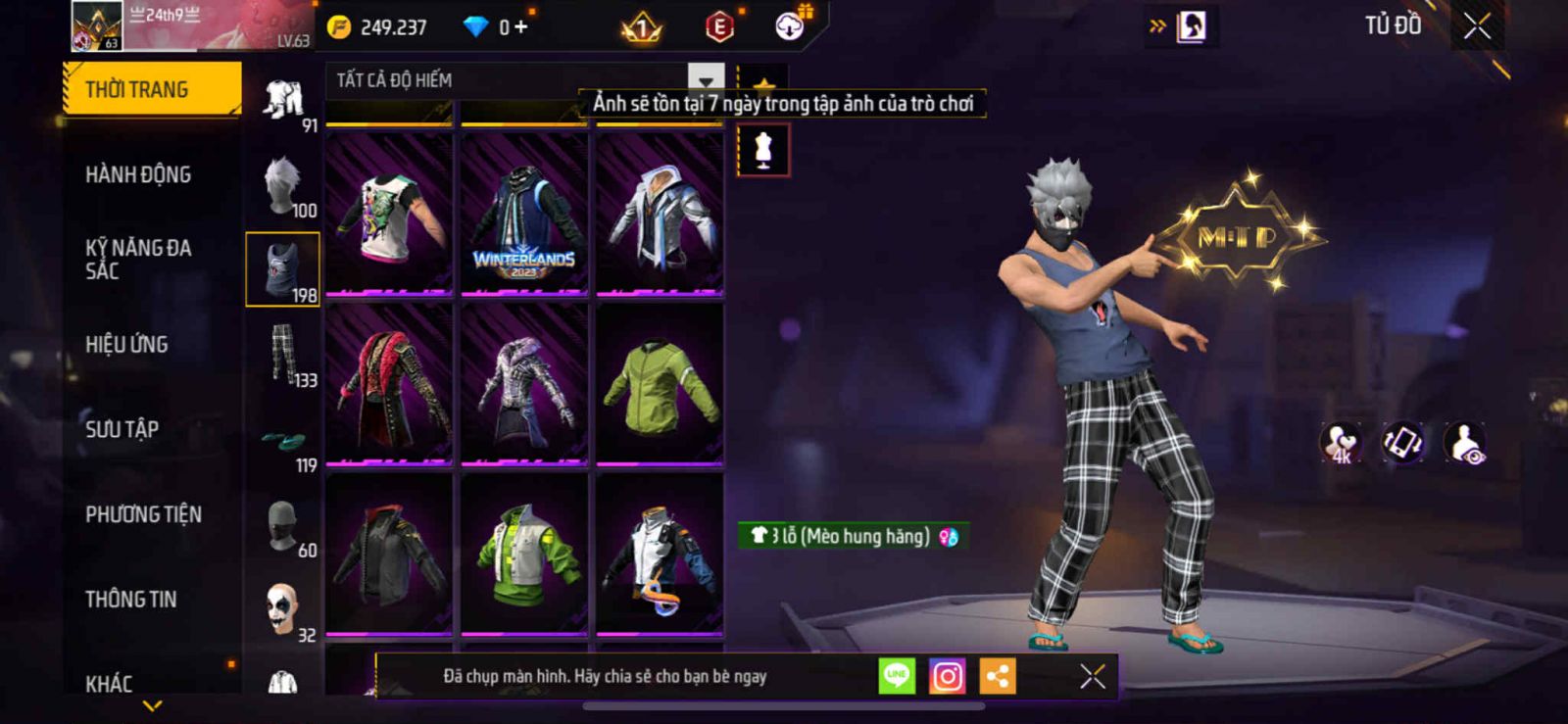This screenshot has height=724, width=1568.
Task: Add diamonds with the plus button
Action: click(x=521, y=27)
